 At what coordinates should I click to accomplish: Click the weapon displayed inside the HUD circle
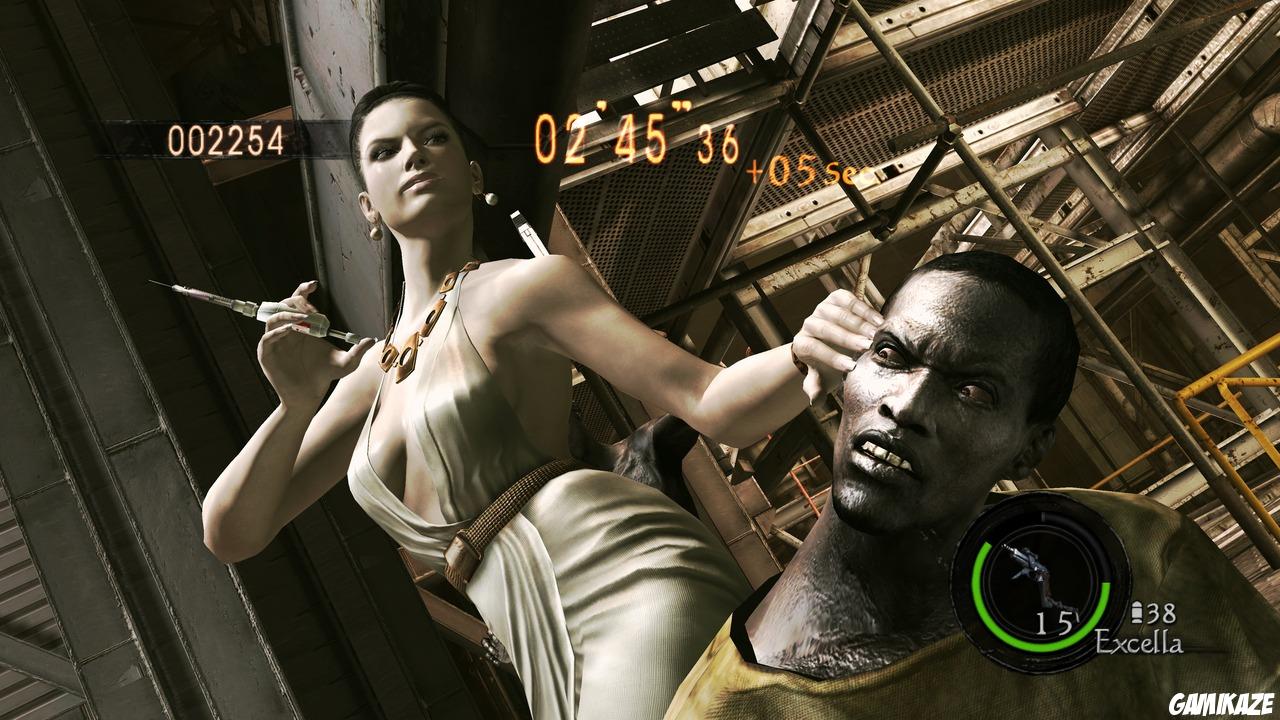click(1030, 565)
